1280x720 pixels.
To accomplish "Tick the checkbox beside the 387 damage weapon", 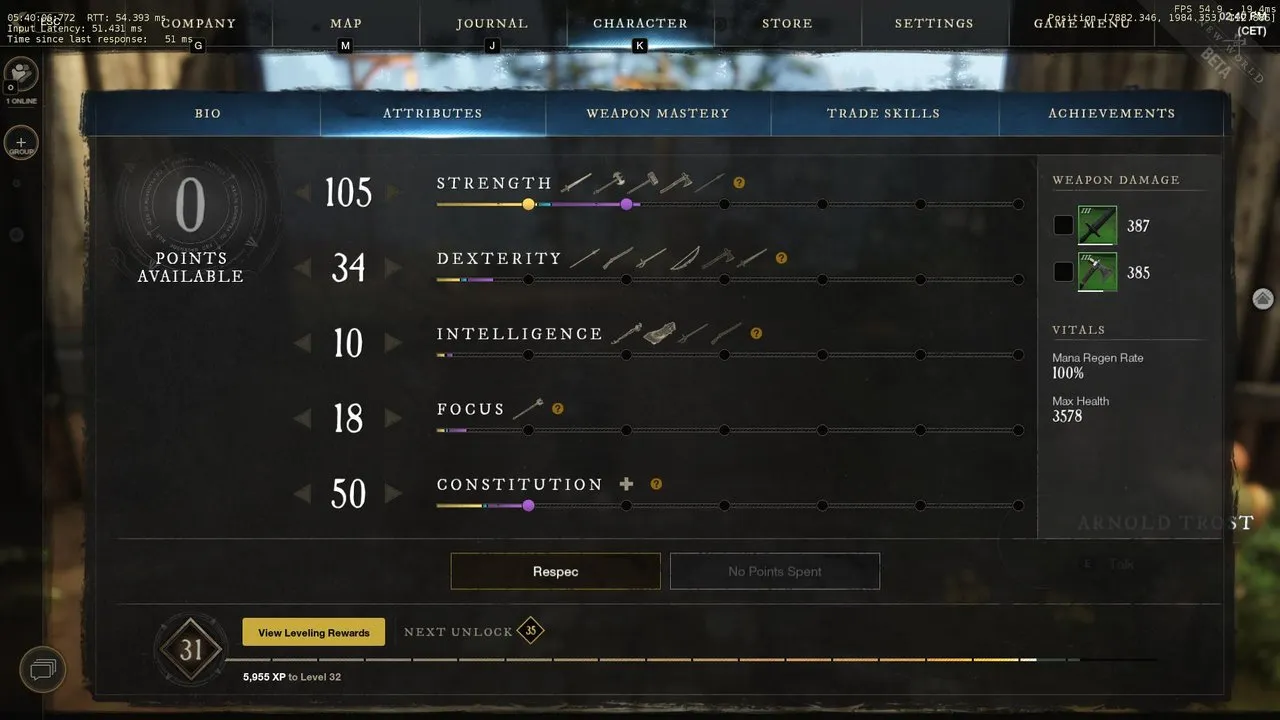I will (1063, 226).
